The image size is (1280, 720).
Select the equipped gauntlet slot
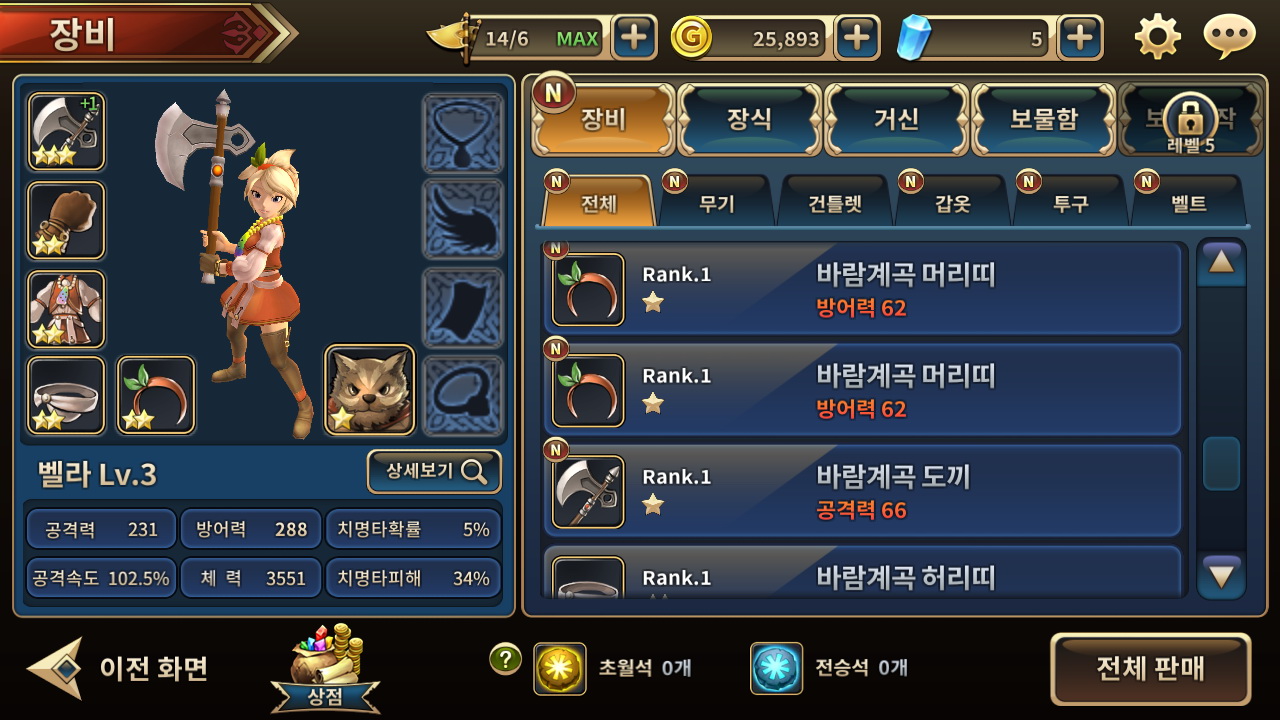point(65,218)
